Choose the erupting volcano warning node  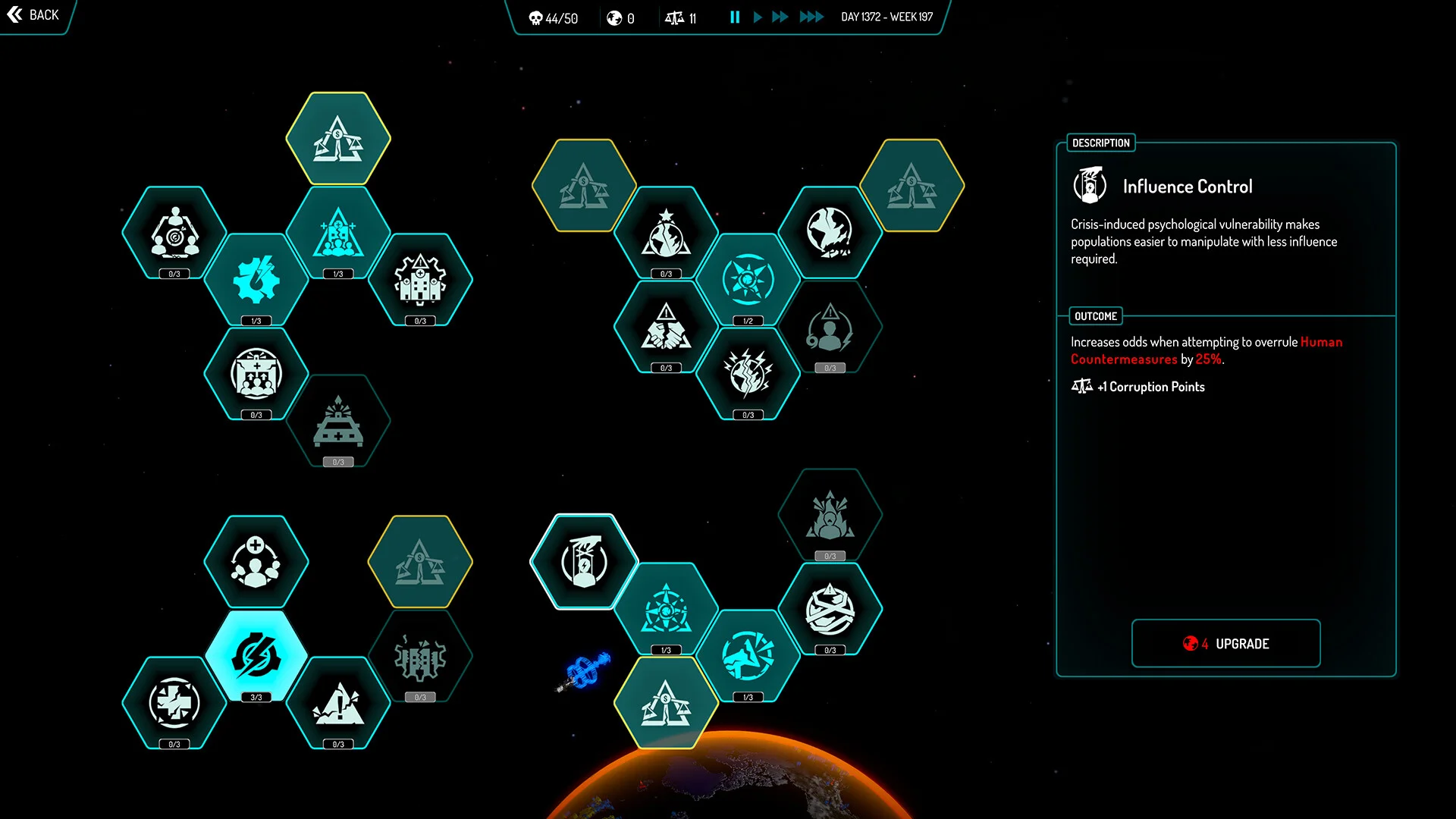tap(338, 703)
